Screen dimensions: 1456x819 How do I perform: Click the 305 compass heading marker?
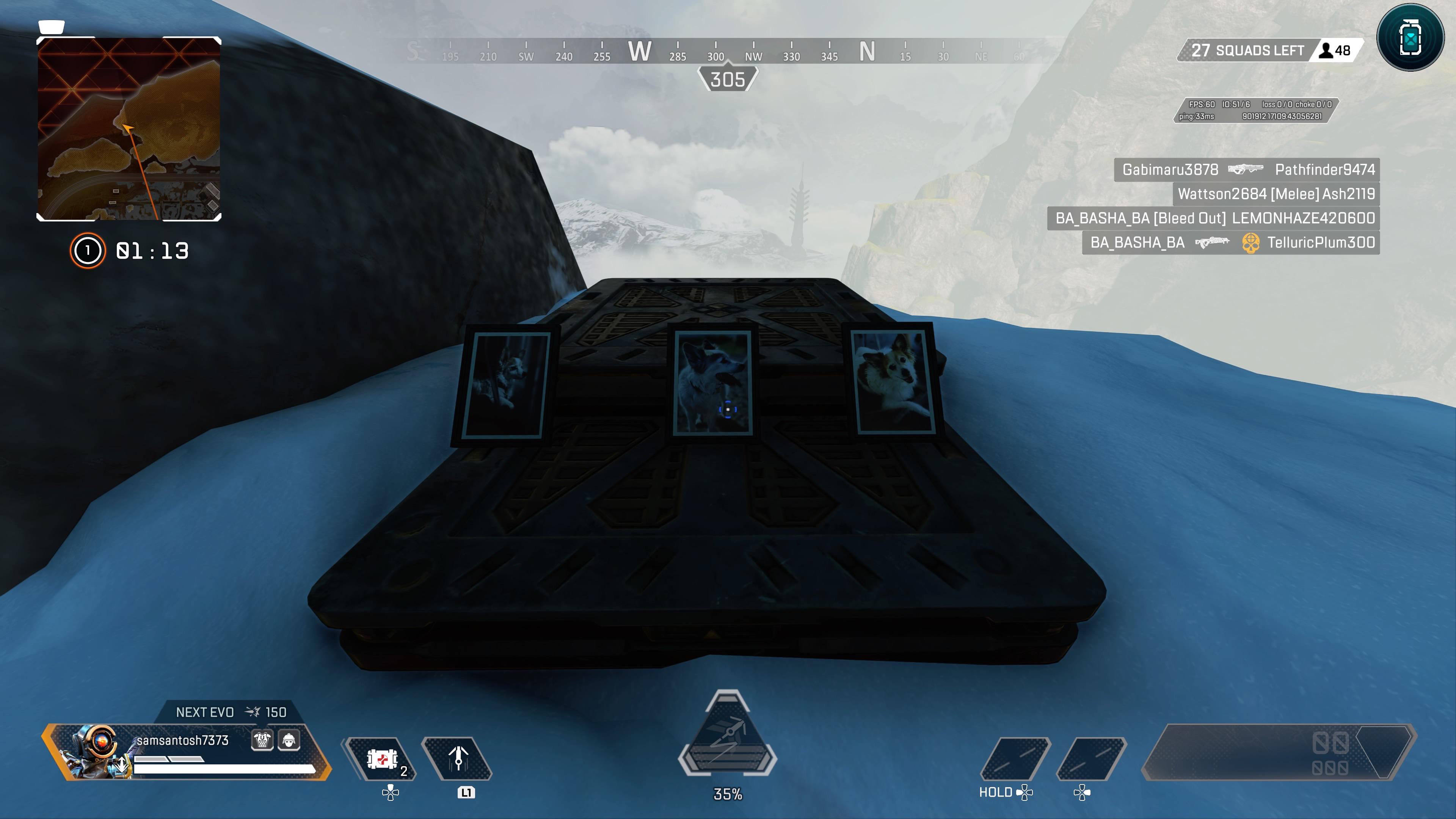tap(728, 80)
